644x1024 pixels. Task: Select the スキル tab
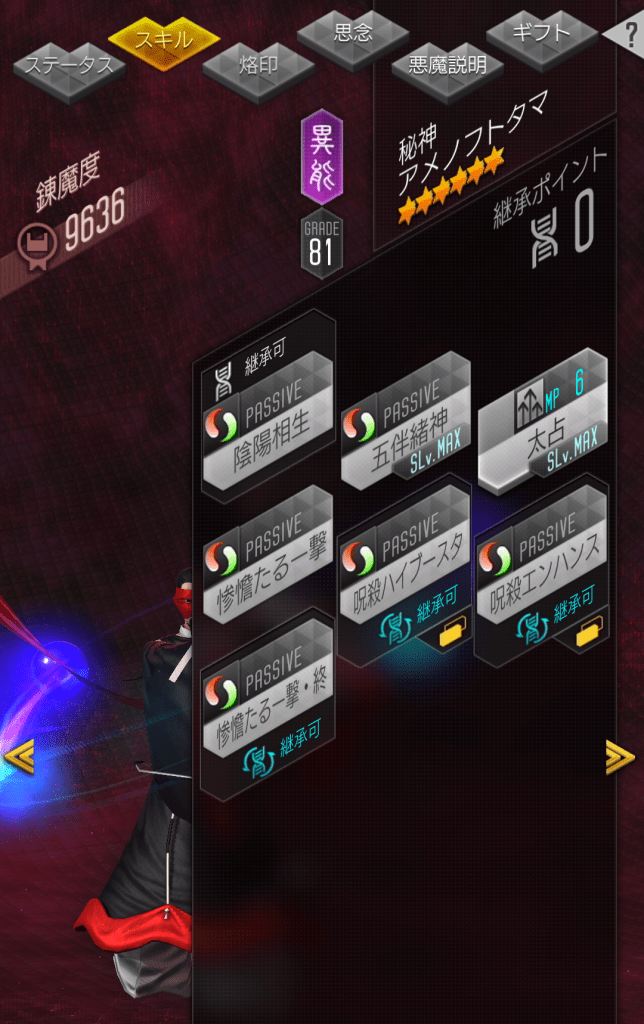click(x=164, y=40)
